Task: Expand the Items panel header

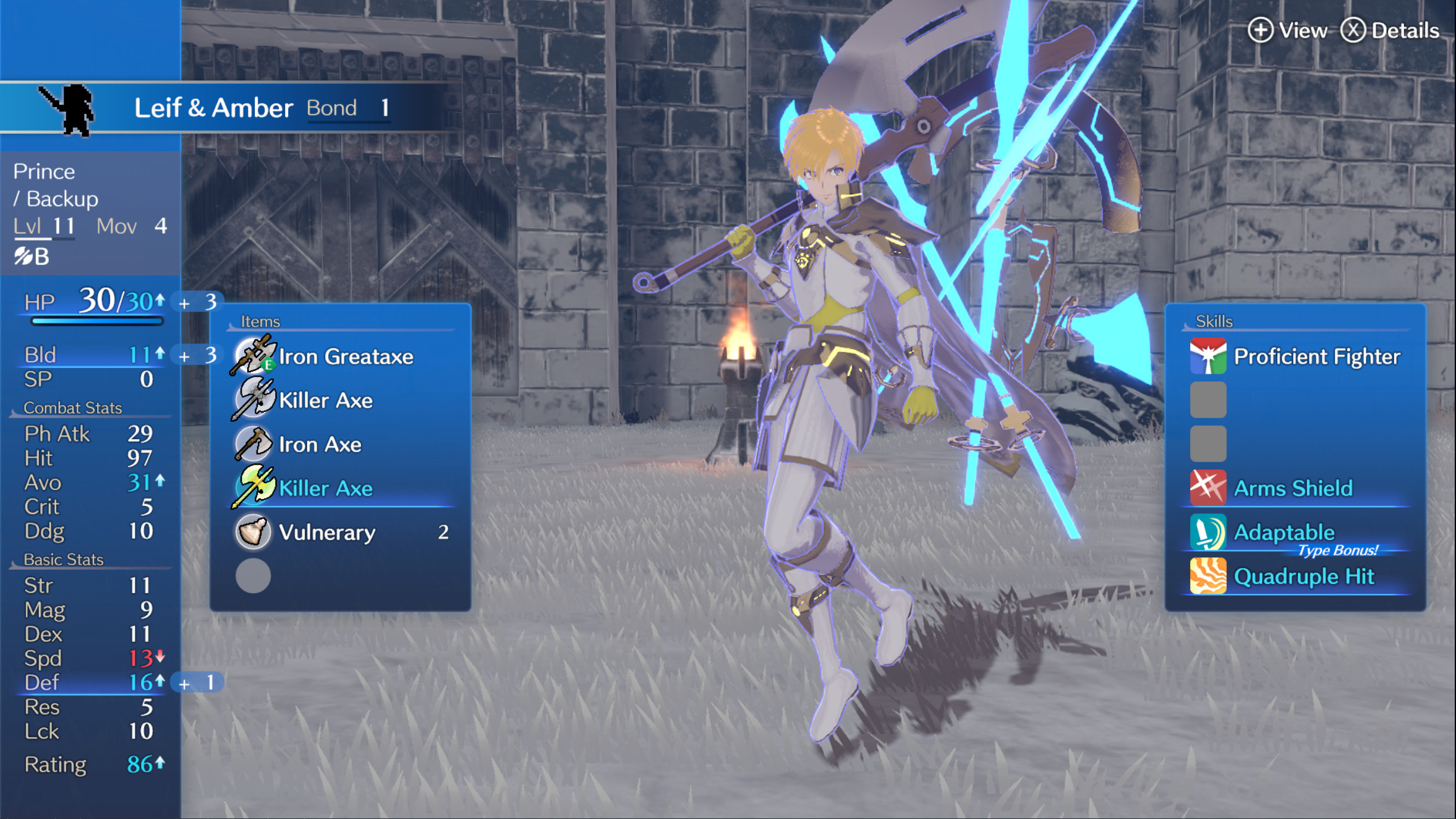Action: [260, 321]
